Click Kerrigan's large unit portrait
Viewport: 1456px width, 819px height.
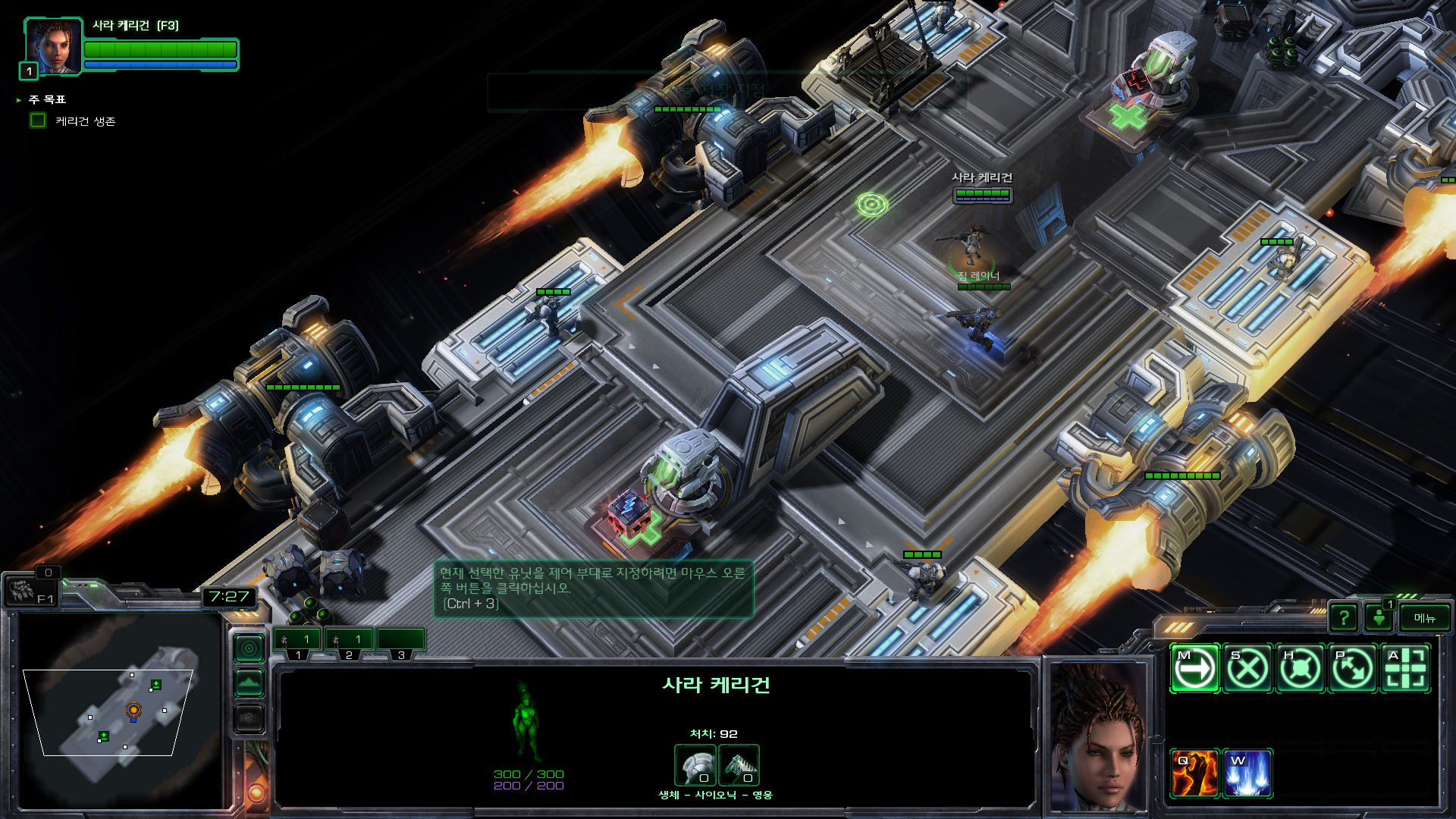pos(1097,736)
